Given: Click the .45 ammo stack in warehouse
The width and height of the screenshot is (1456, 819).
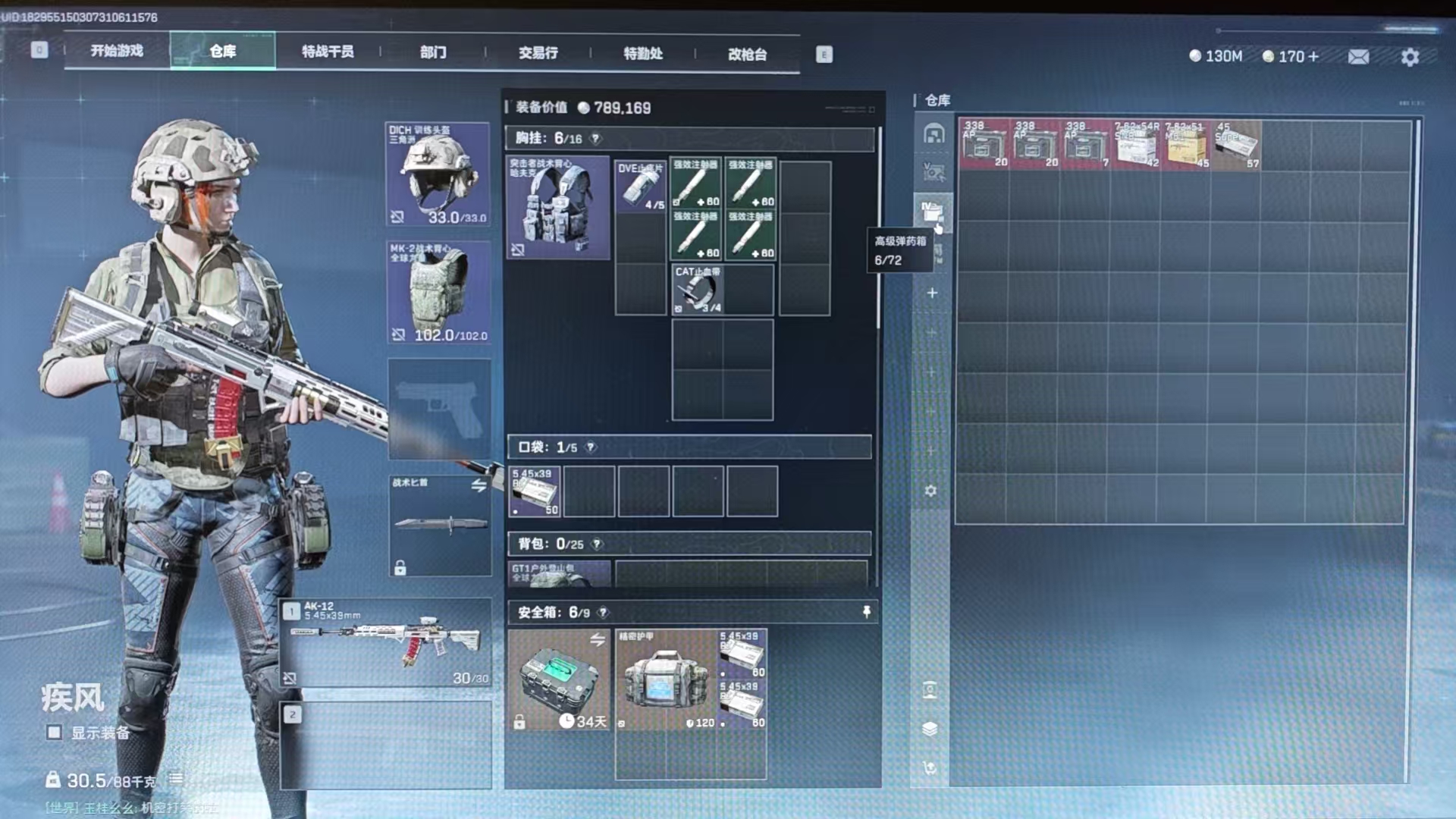Looking at the screenshot, I should point(1236,144).
